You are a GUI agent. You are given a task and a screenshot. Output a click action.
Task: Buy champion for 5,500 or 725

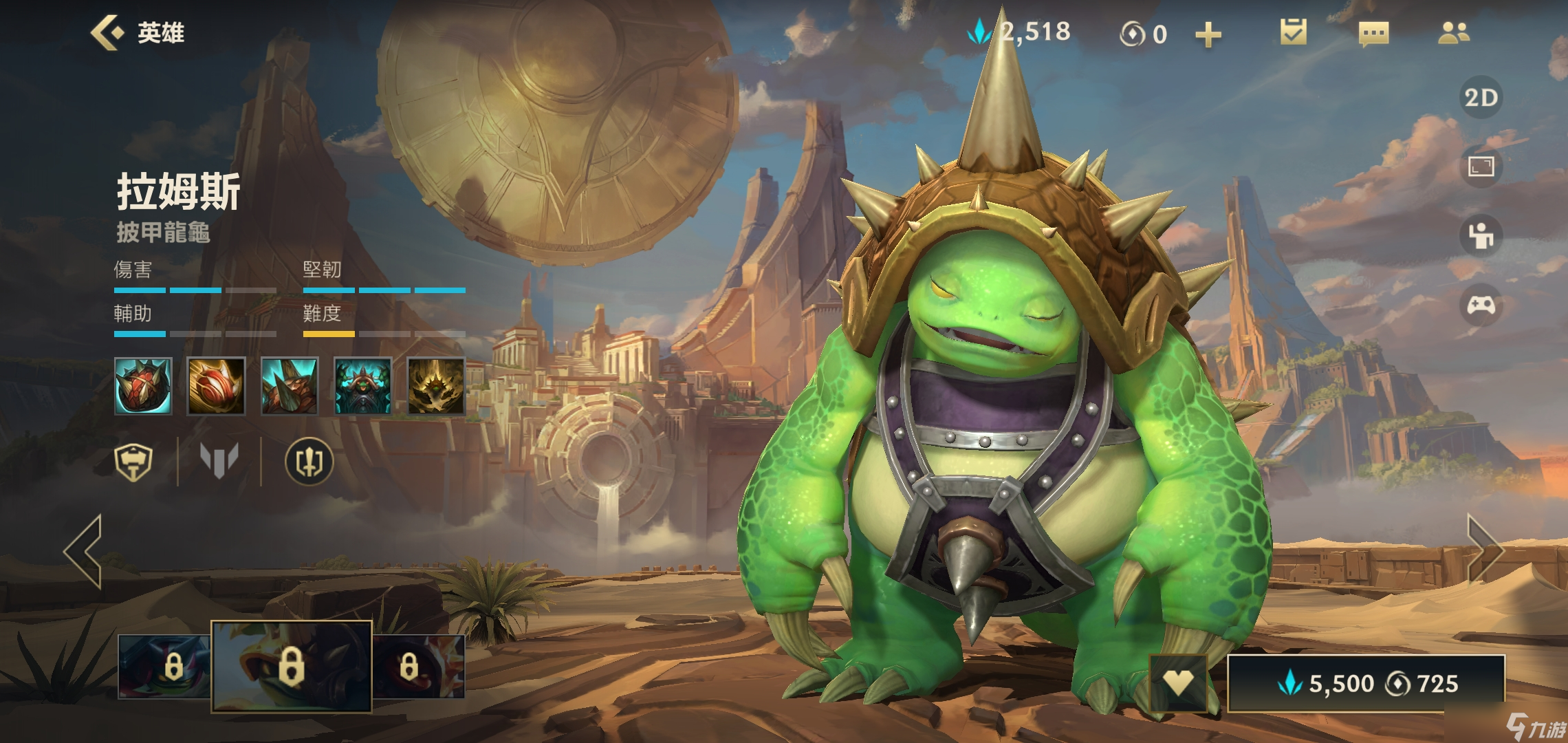tap(1366, 683)
